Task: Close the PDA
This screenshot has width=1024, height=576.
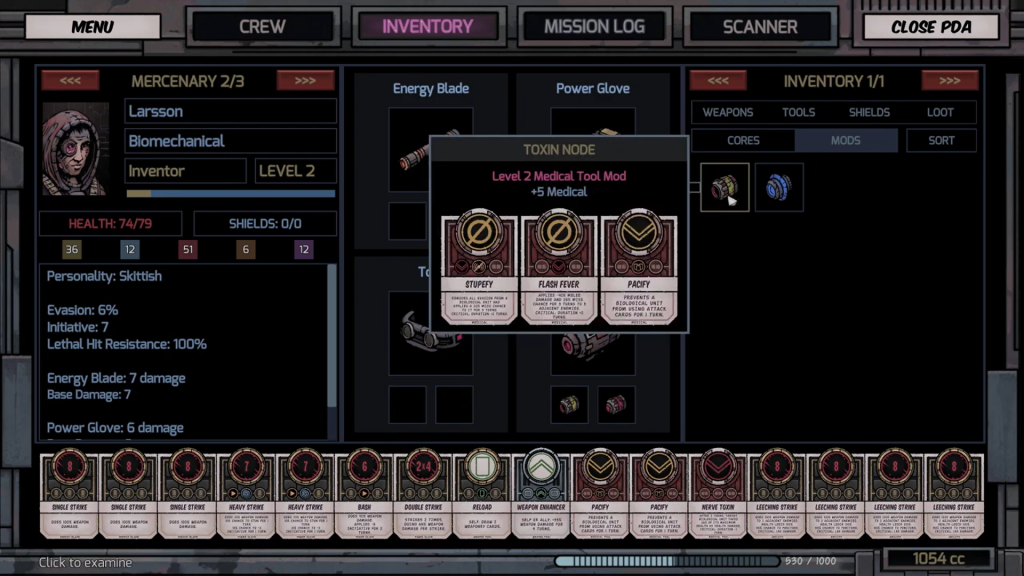Action: (x=931, y=27)
